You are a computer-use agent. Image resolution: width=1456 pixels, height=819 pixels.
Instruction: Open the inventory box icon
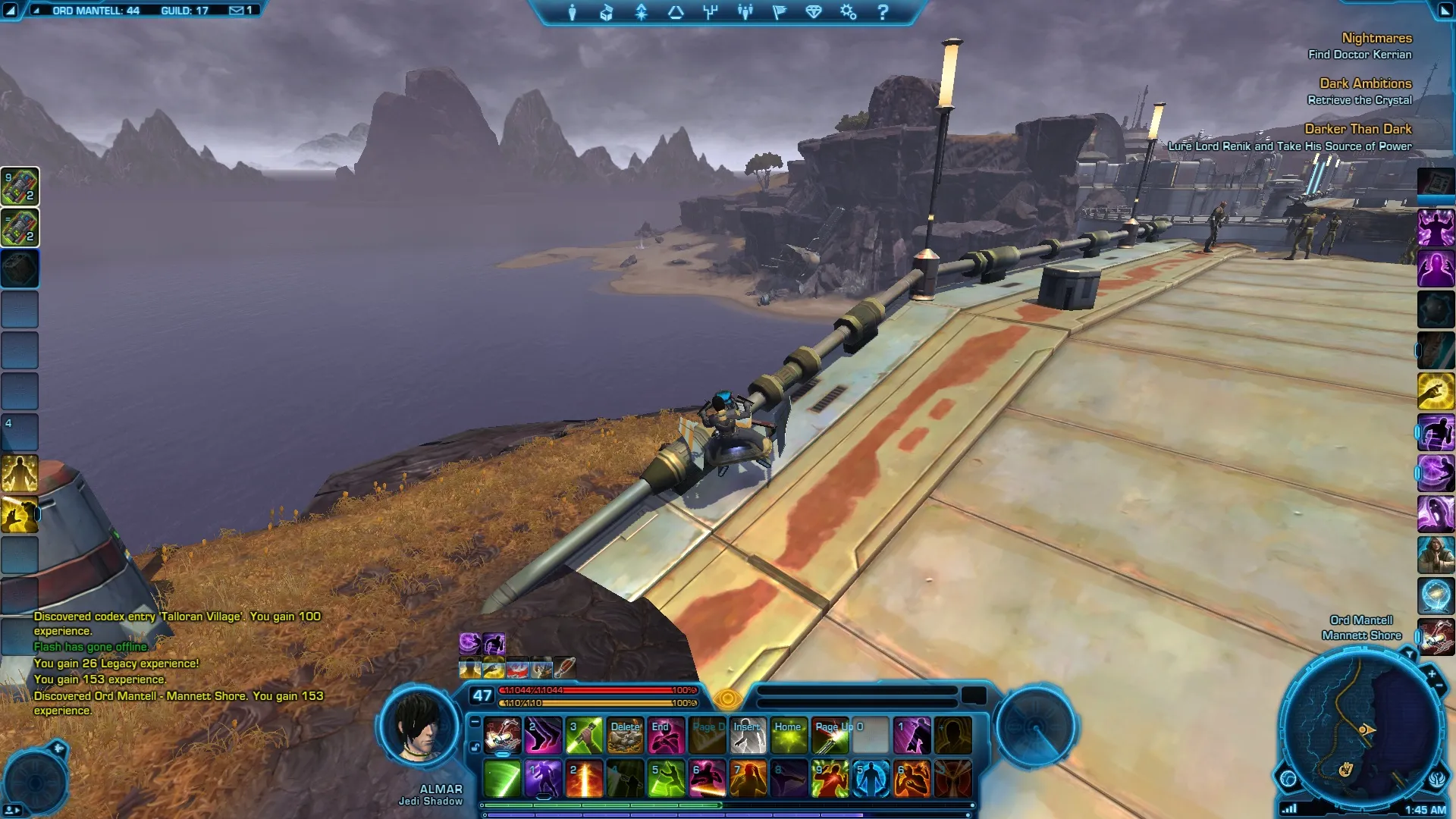(607, 12)
